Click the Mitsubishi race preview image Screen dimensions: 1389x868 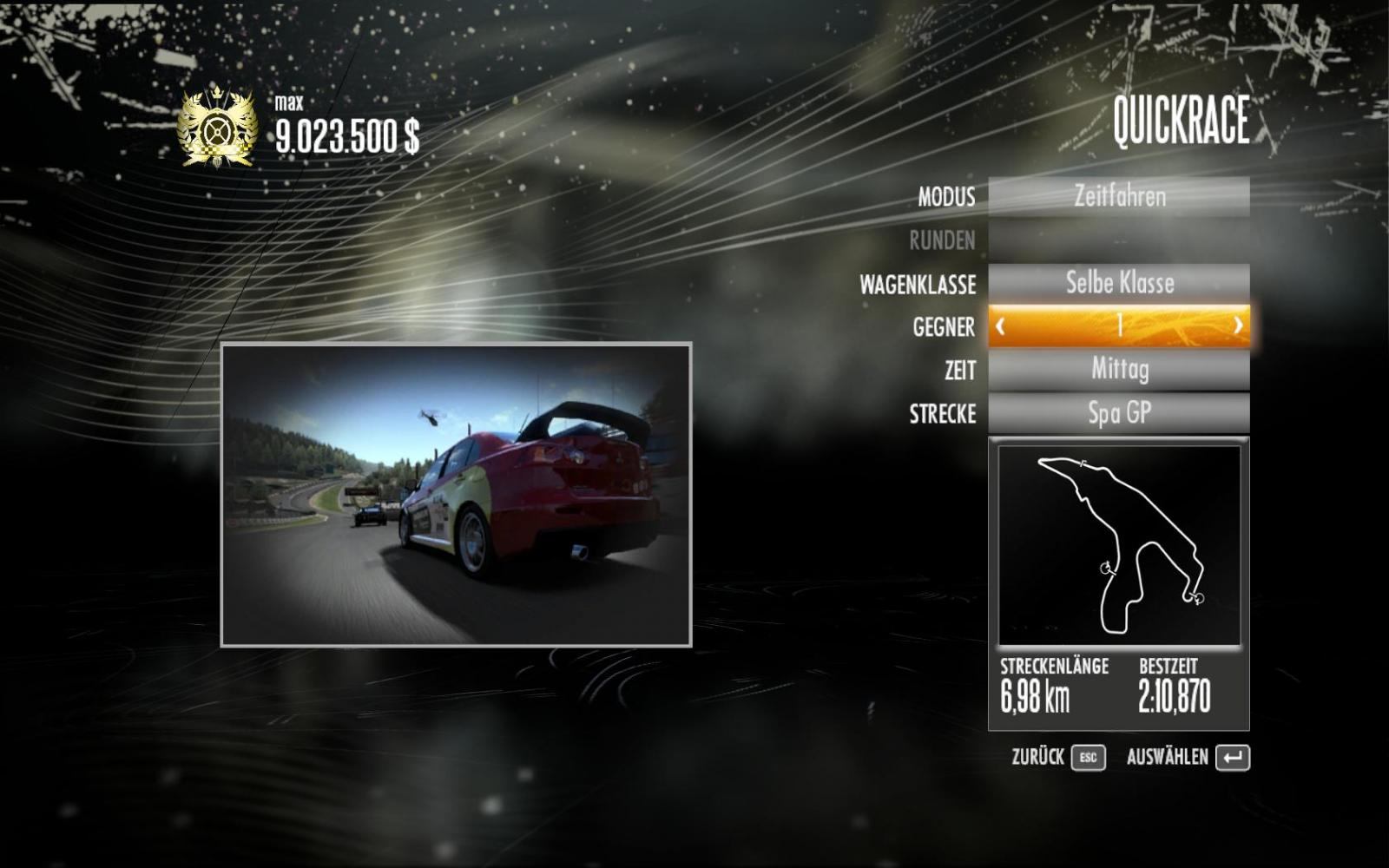(x=456, y=495)
